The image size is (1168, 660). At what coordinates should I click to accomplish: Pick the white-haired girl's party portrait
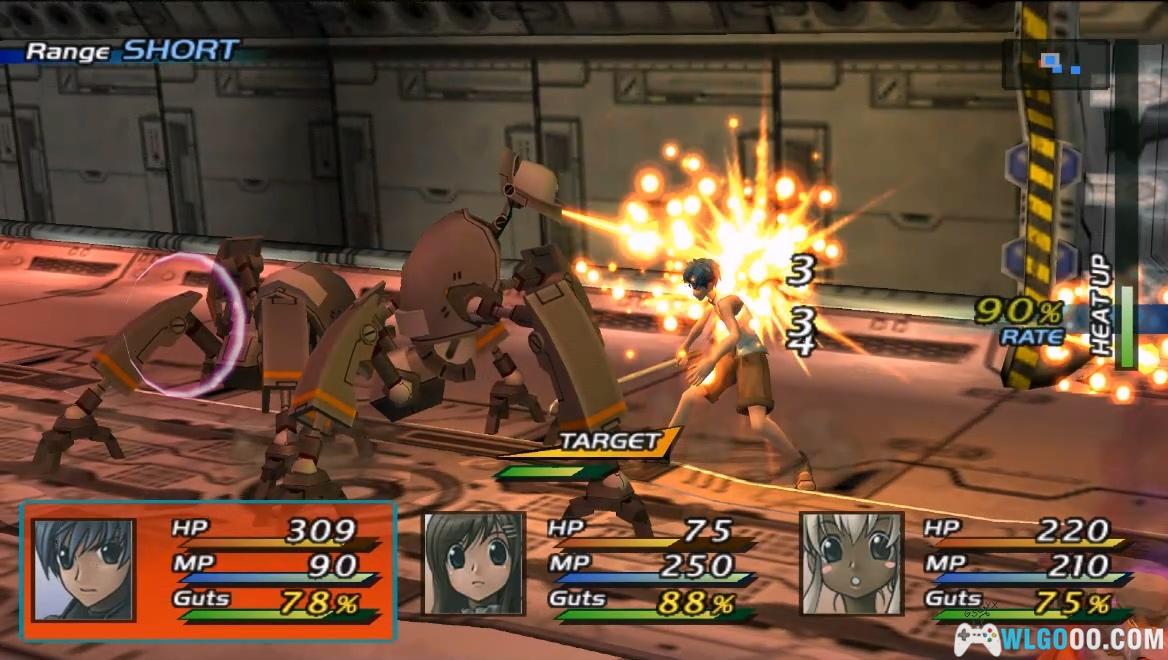tap(851, 564)
